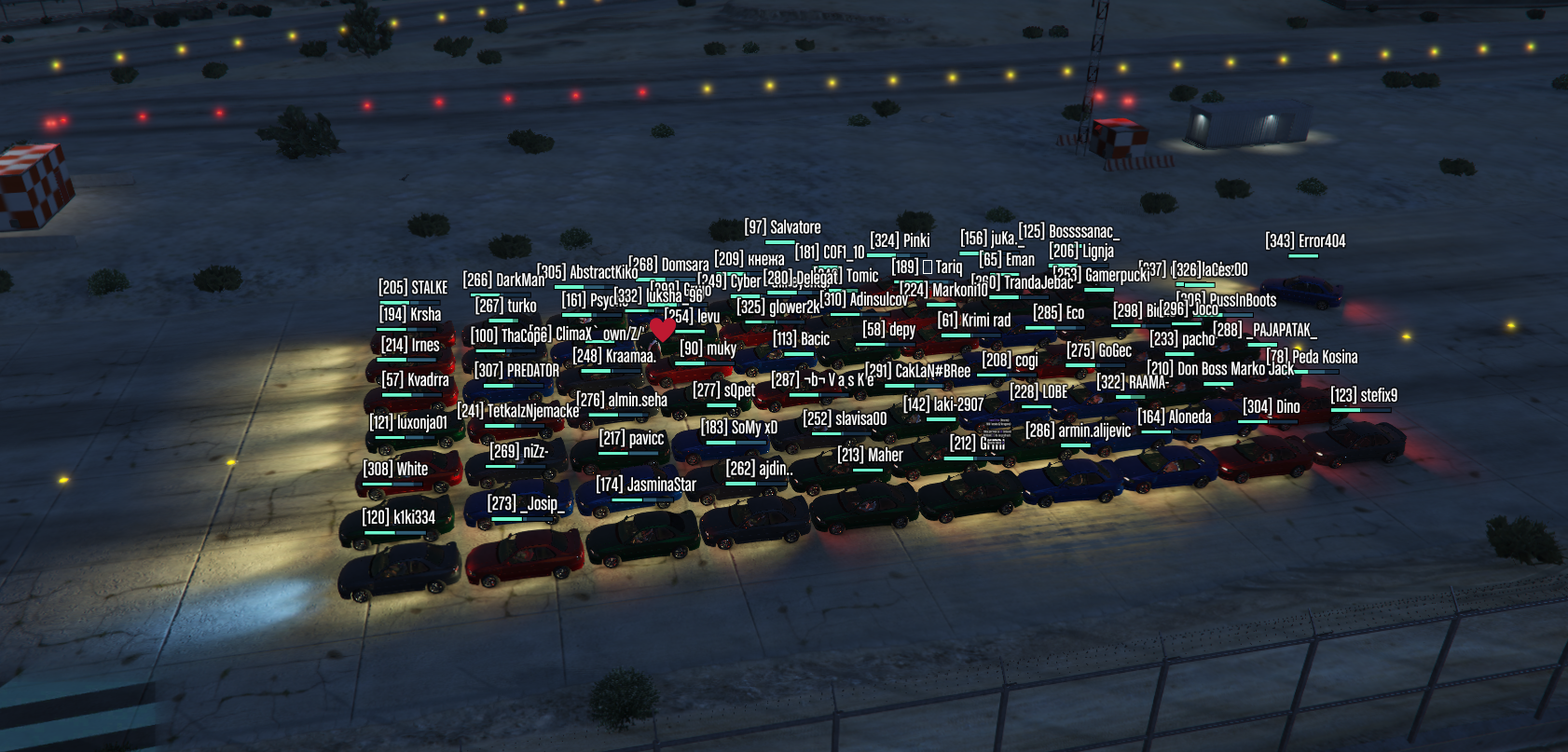The width and height of the screenshot is (1568, 752).
Task: Click the [291] CakLaN#BRee player label
Action: click(x=917, y=371)
